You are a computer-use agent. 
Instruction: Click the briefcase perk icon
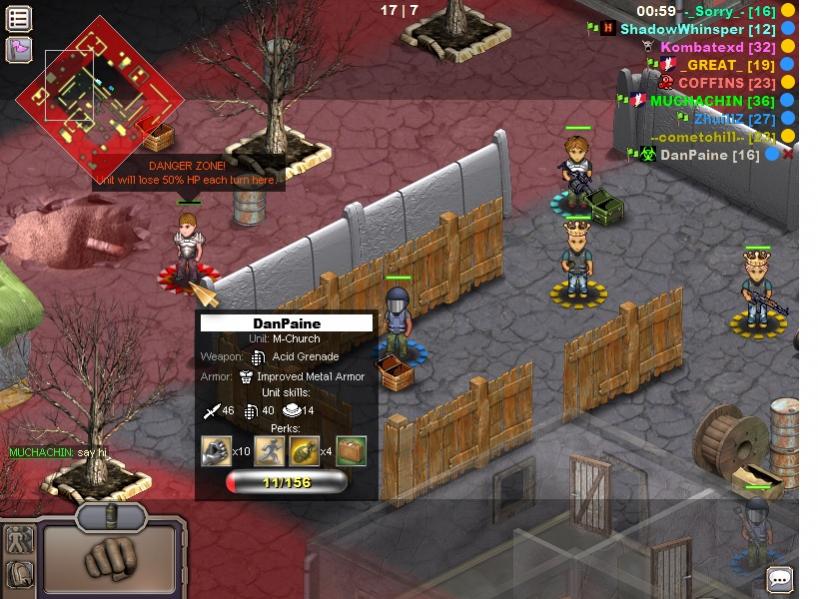(351, 451)
